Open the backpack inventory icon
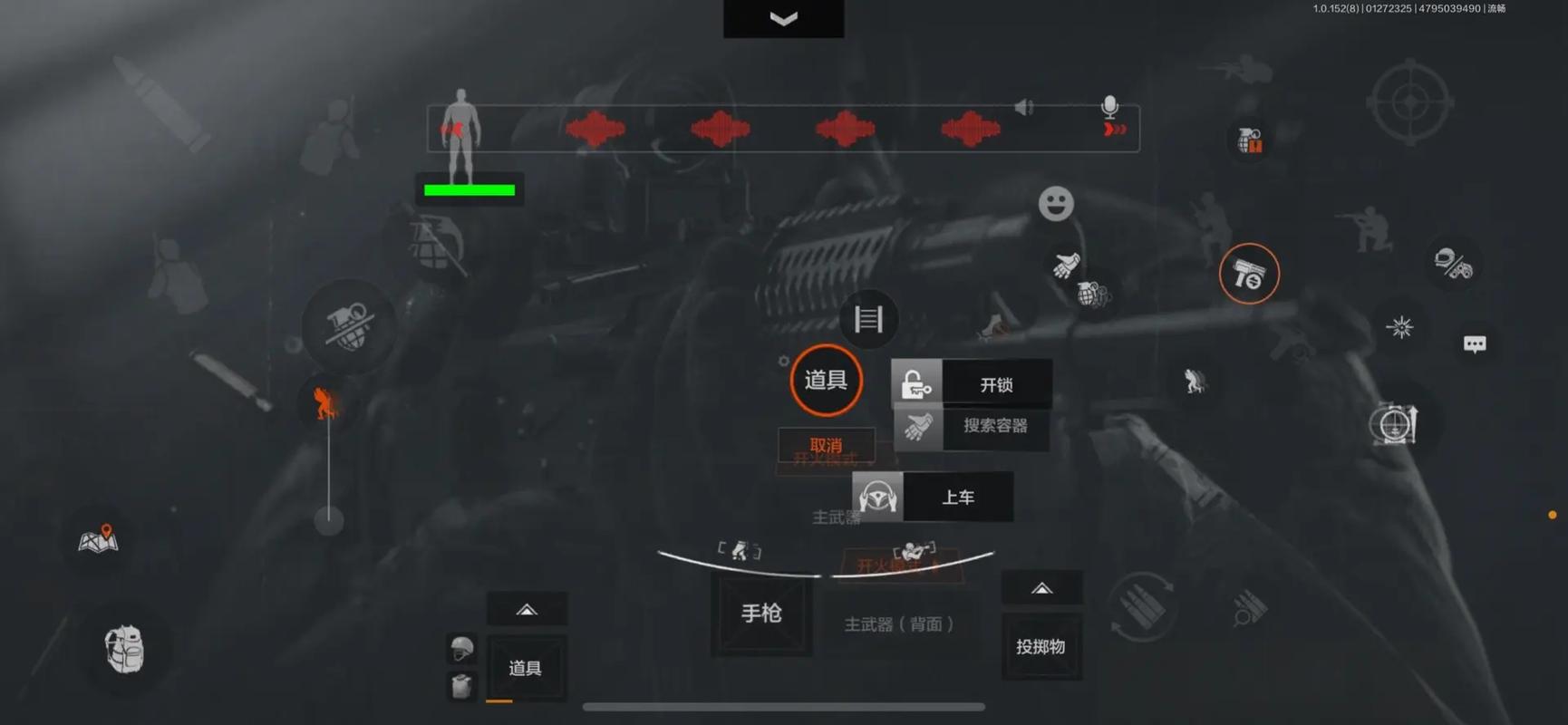This screenshot has height=725, width=1568. pyautogui.click(x=125, y=649)
